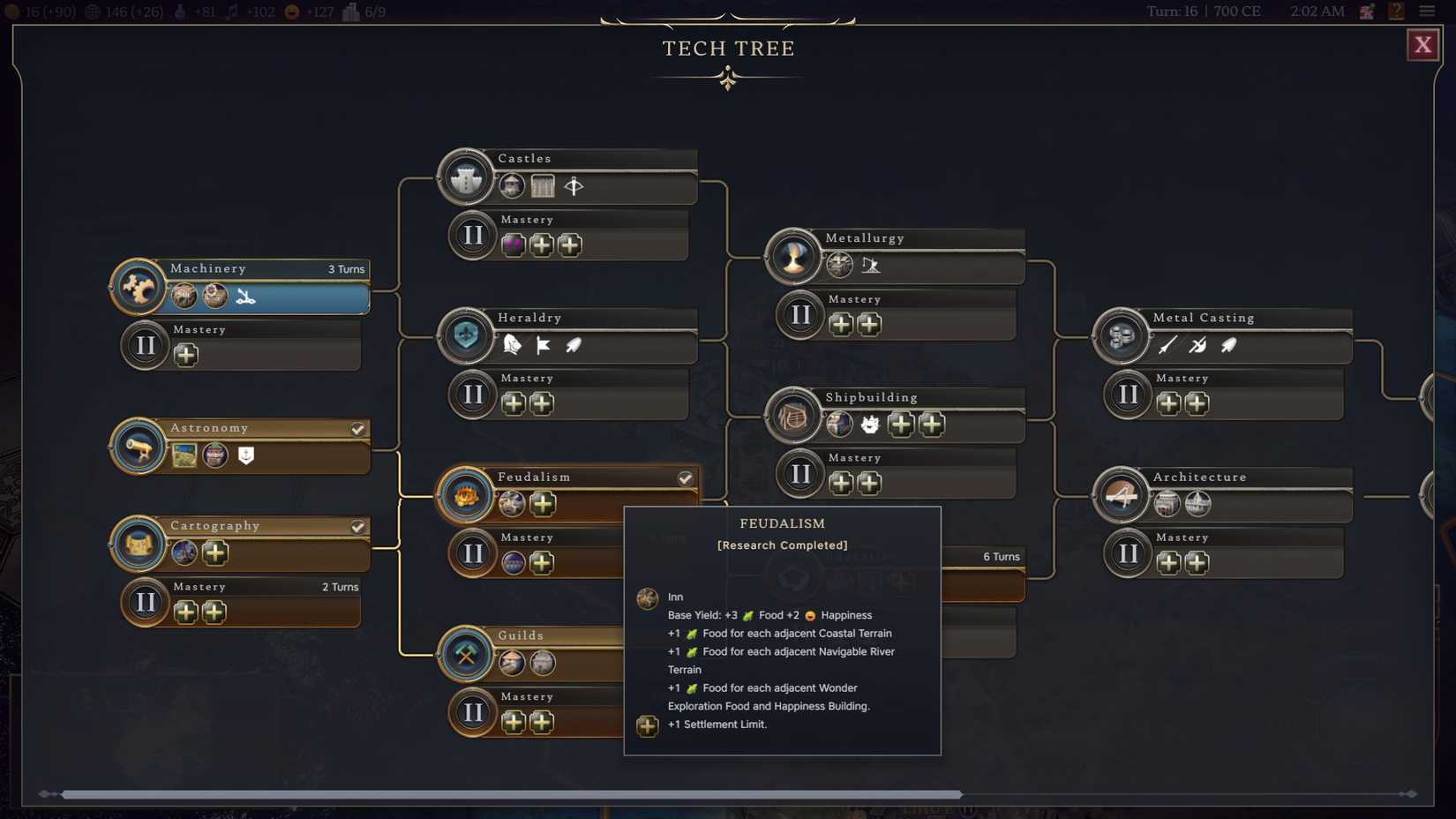Screen dimensions: 1456x819
Task: Click the Metallurgy furnace icon
Action: (793, 256)
